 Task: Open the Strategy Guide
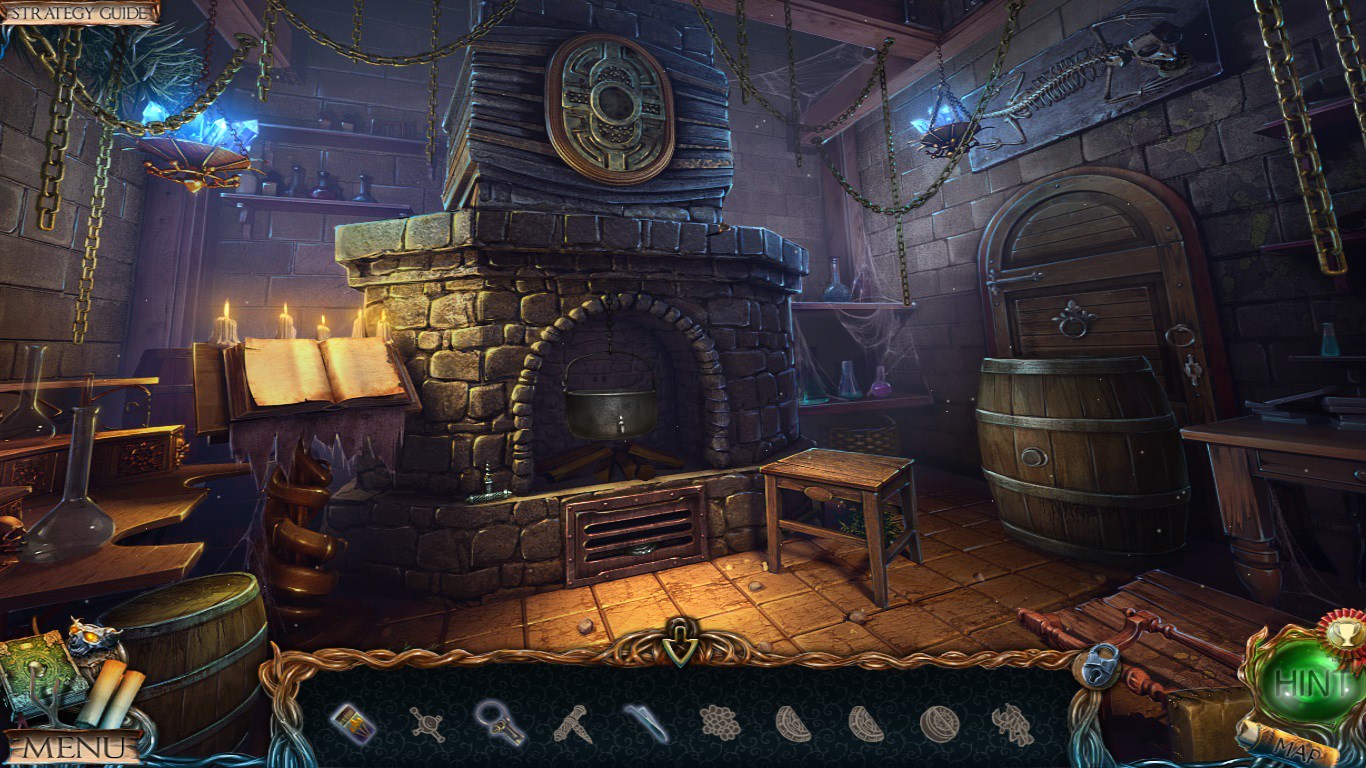point(80,12)
